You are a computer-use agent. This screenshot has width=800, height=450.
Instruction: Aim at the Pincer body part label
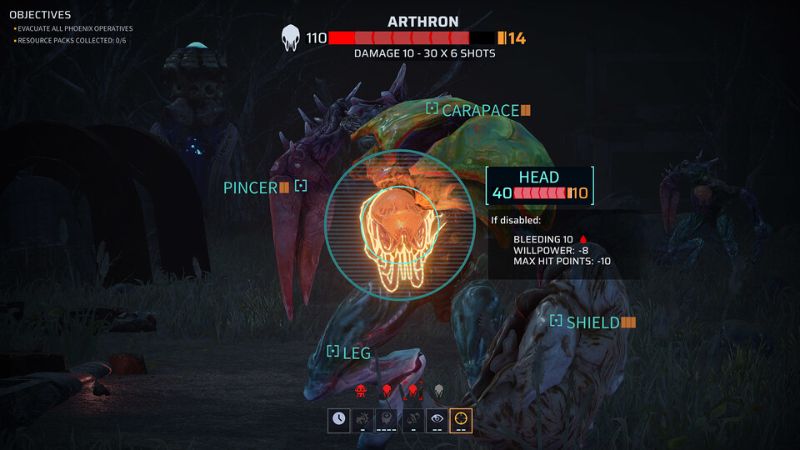click(x=250, y=187)
